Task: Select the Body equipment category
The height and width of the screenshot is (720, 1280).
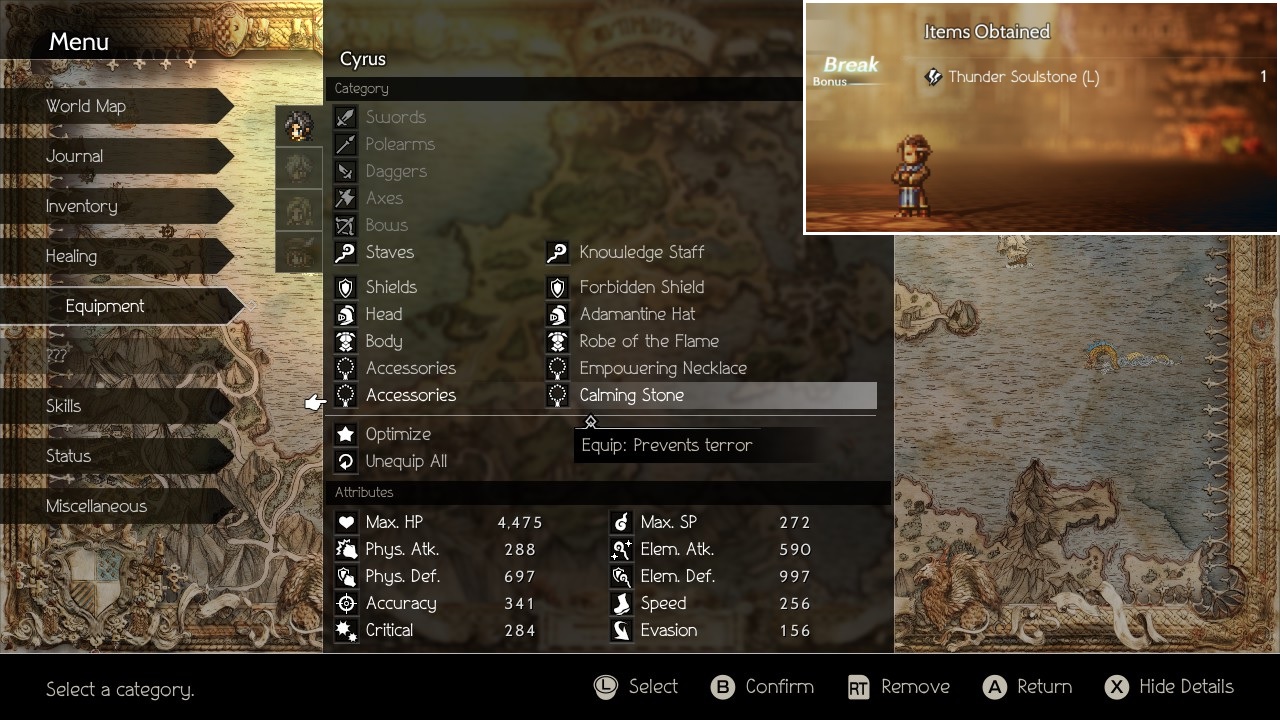Action: click(384, 341)
